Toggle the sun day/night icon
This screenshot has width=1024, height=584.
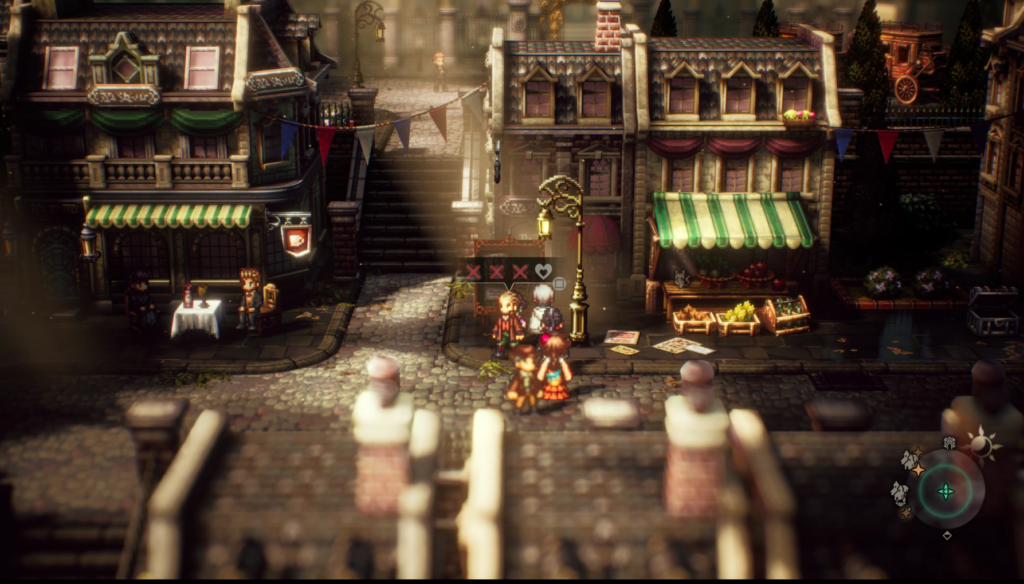tap(983, 445)
